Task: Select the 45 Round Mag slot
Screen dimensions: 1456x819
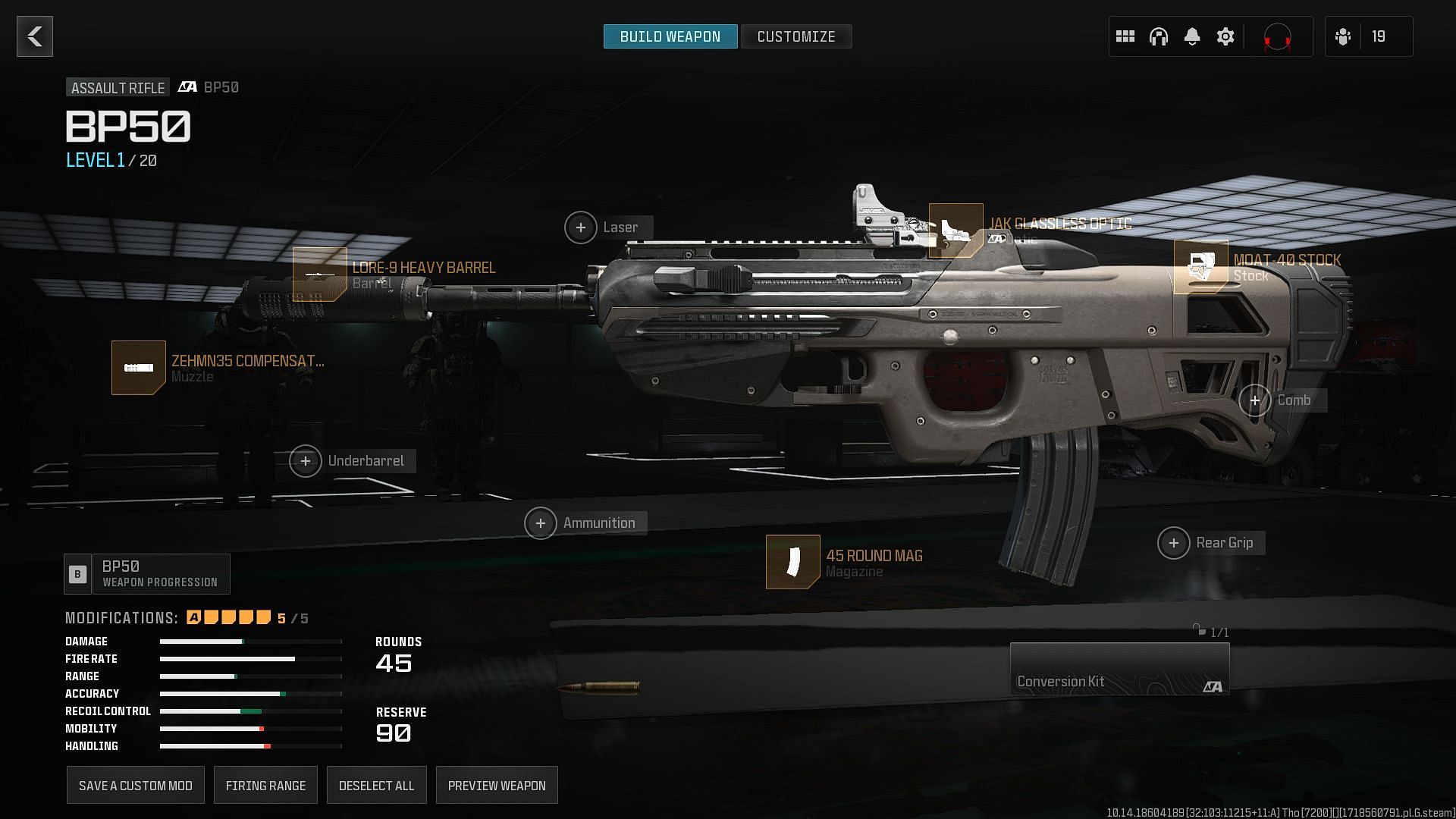Action: pyautogui.click(x=793, y=562)
